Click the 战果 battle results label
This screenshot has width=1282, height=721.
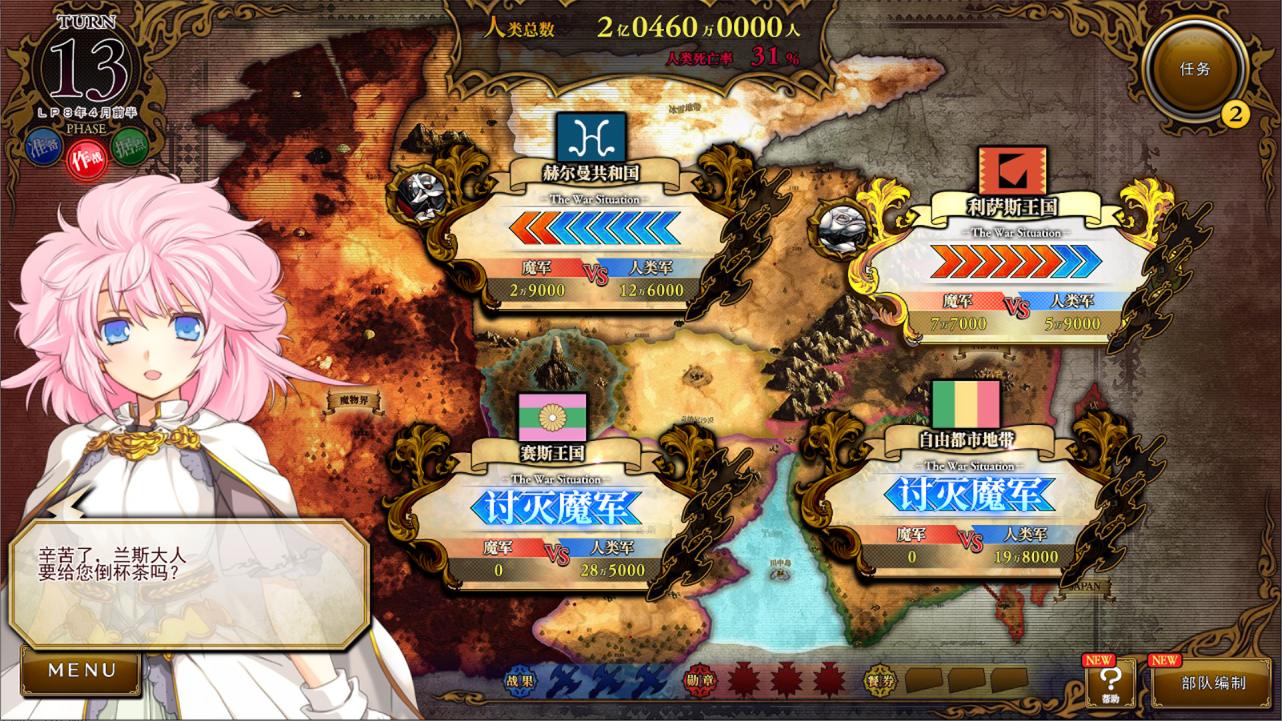[x=519, y=680]
